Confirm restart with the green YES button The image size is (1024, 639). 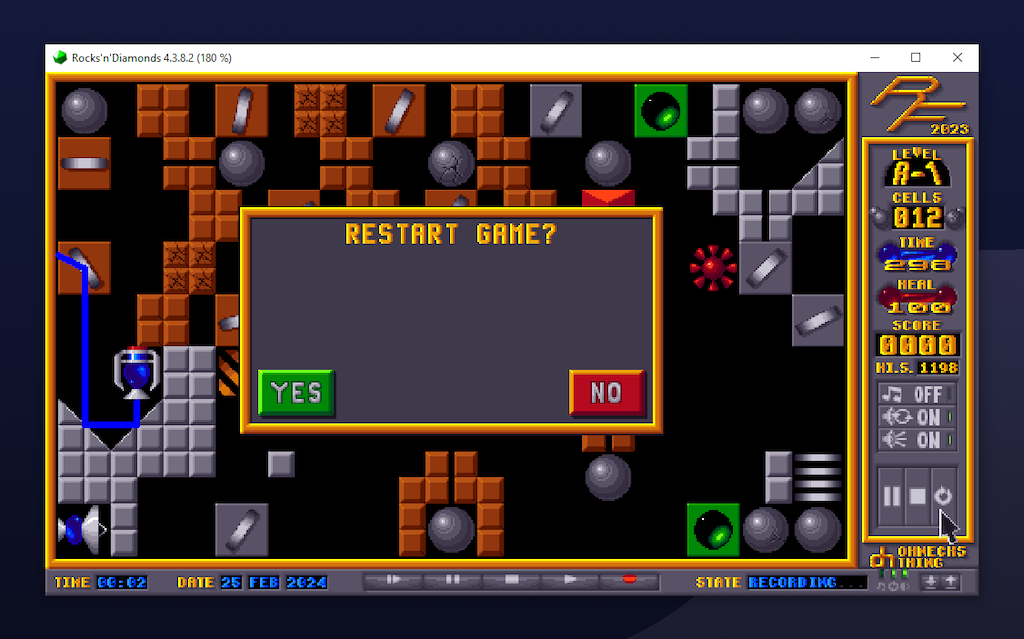296,393
